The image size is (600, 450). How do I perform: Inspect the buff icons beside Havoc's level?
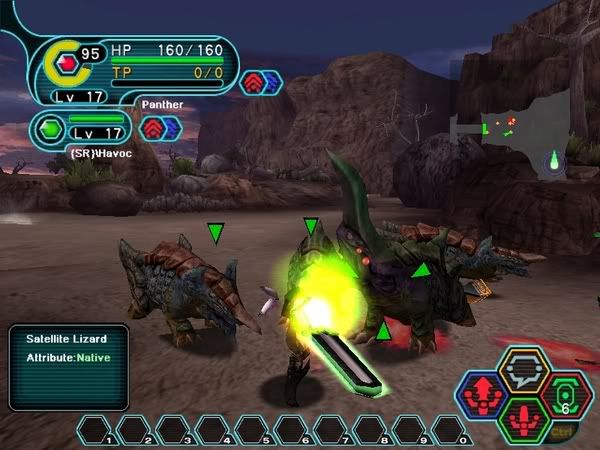click(x=160, y=127)
